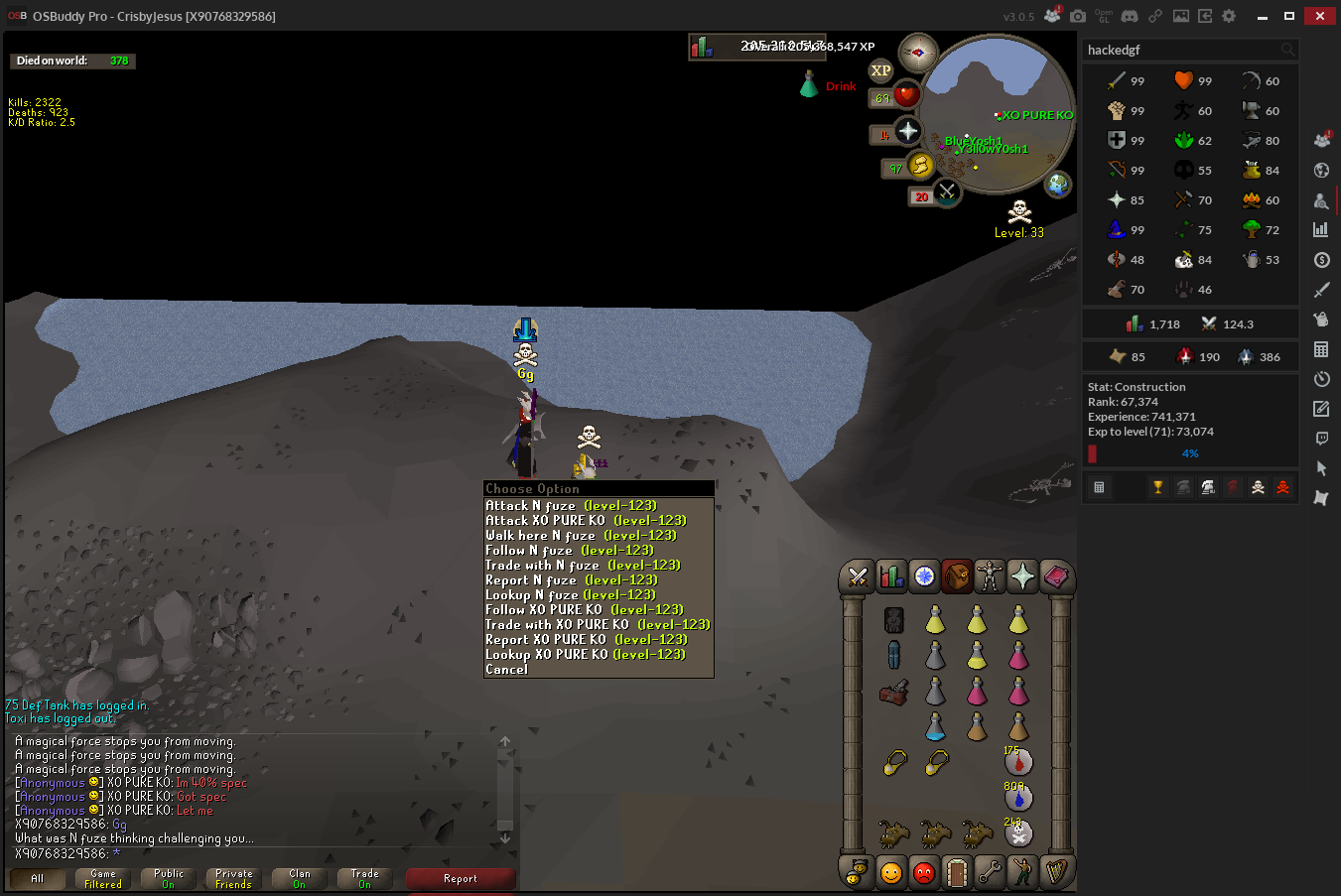Cancel the Choose Option menu

click(507, 670)
